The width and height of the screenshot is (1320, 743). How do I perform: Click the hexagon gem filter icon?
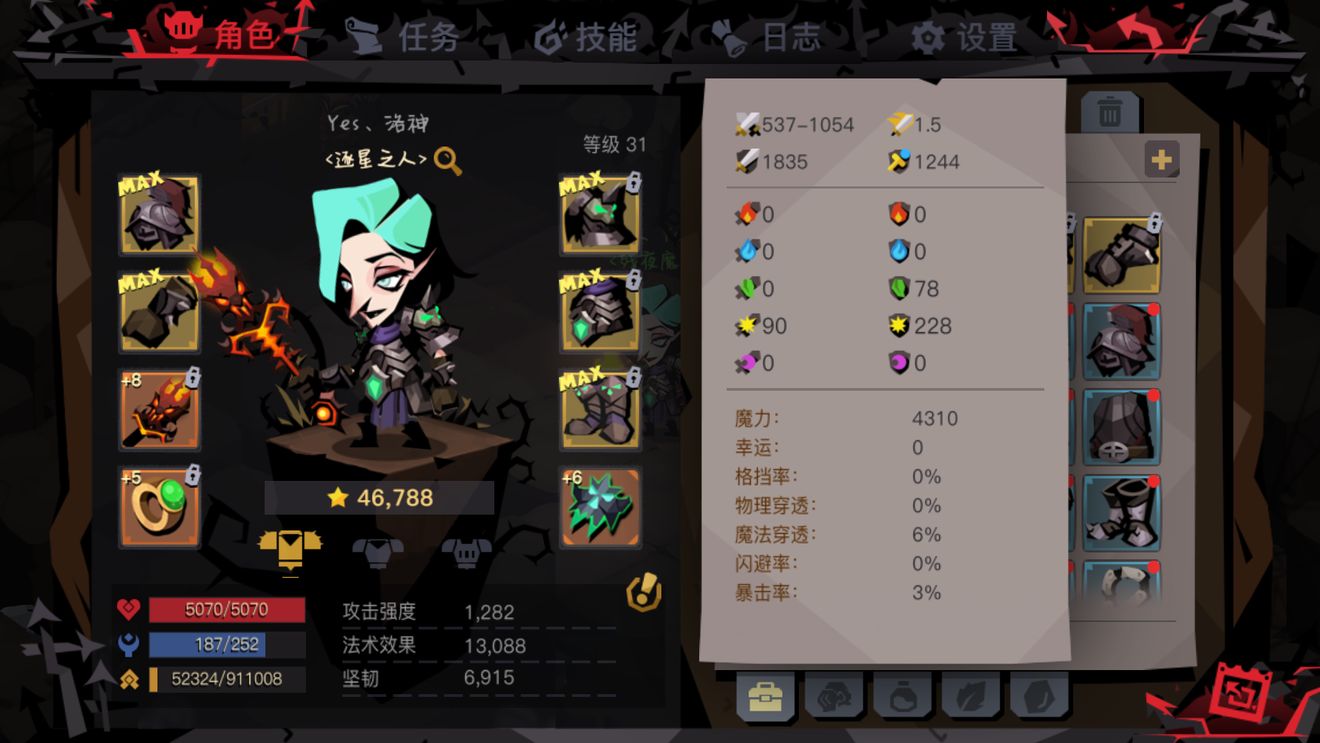coord(1035,695)
